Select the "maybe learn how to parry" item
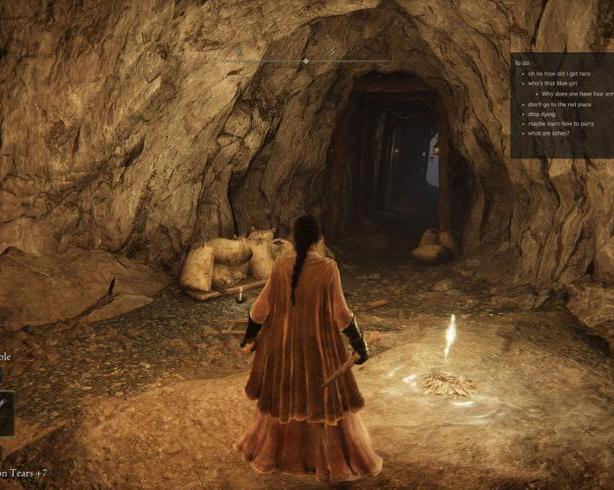 tap(562, 124)
